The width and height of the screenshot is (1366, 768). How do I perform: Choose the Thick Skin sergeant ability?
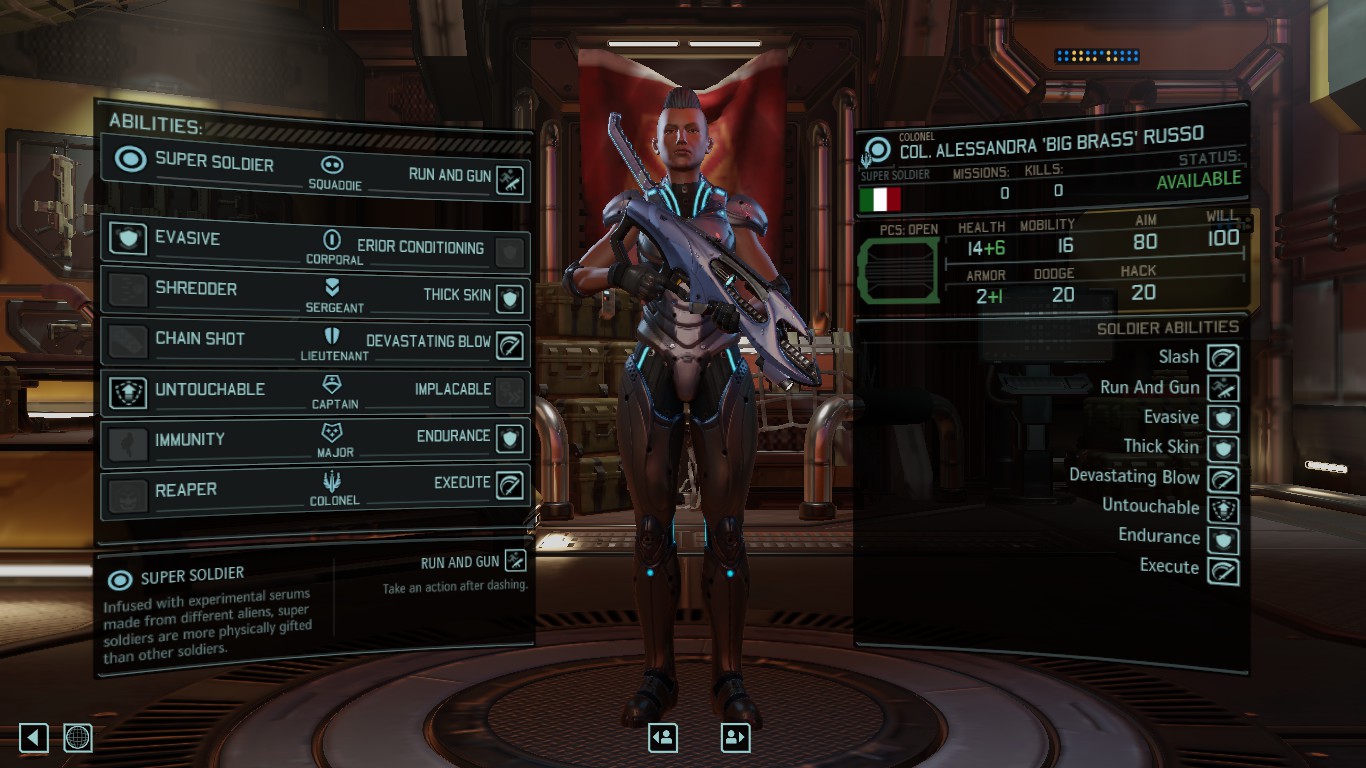[510, 297]
